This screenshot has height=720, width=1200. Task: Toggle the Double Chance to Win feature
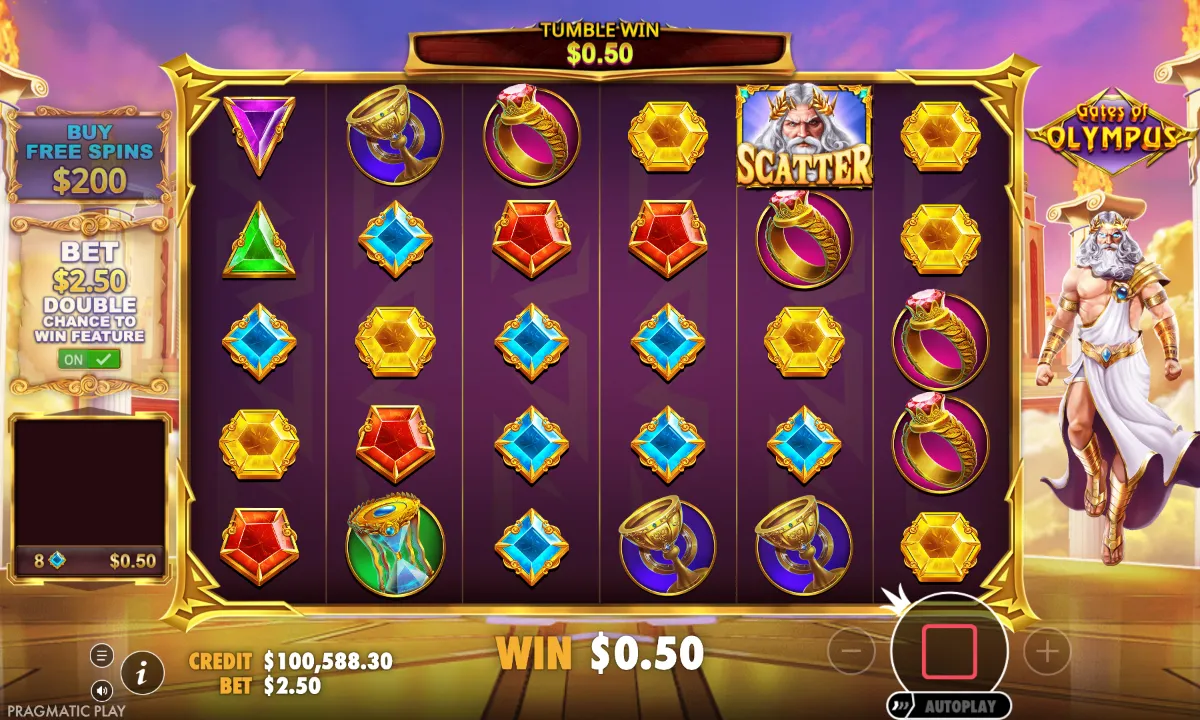coord(89,358)
